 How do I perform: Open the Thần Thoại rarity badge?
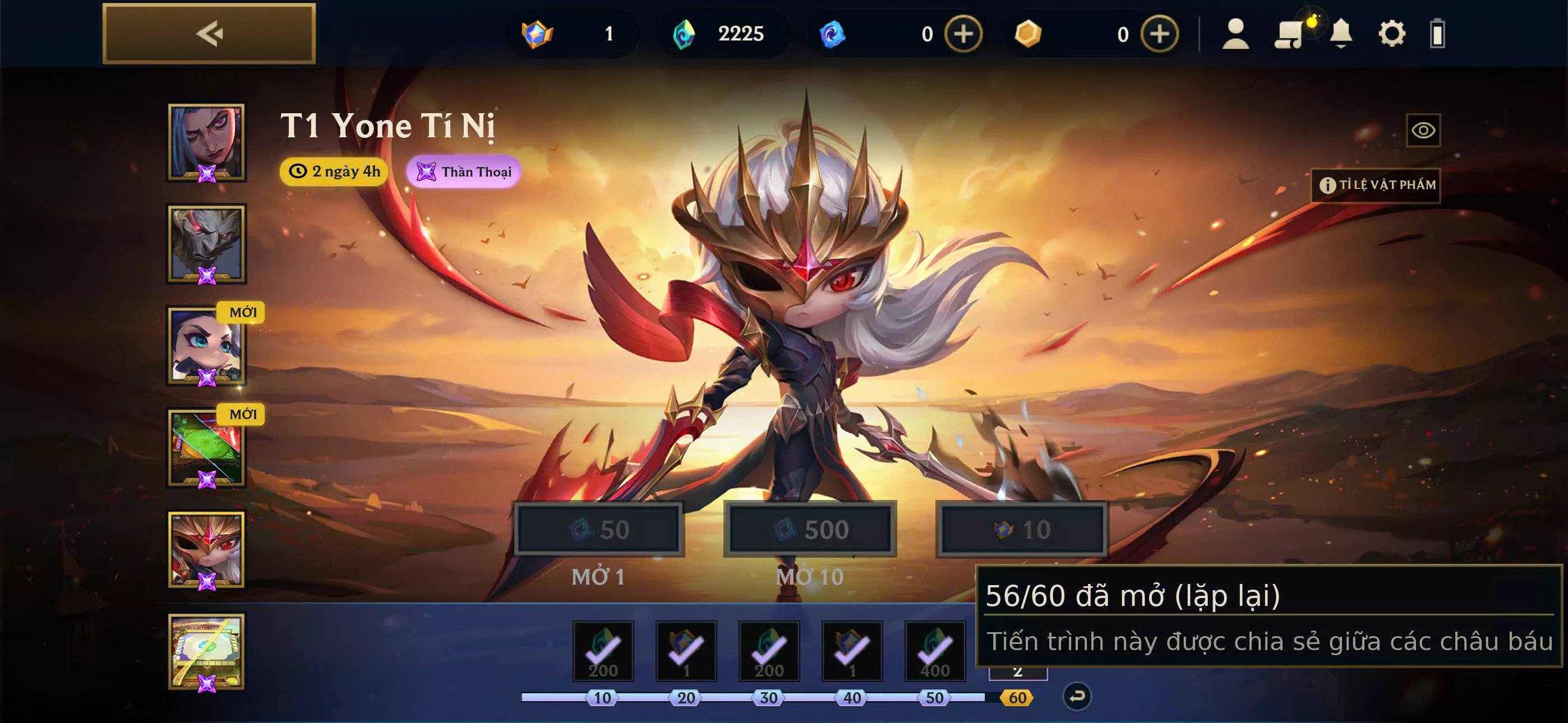click(464, 172)
